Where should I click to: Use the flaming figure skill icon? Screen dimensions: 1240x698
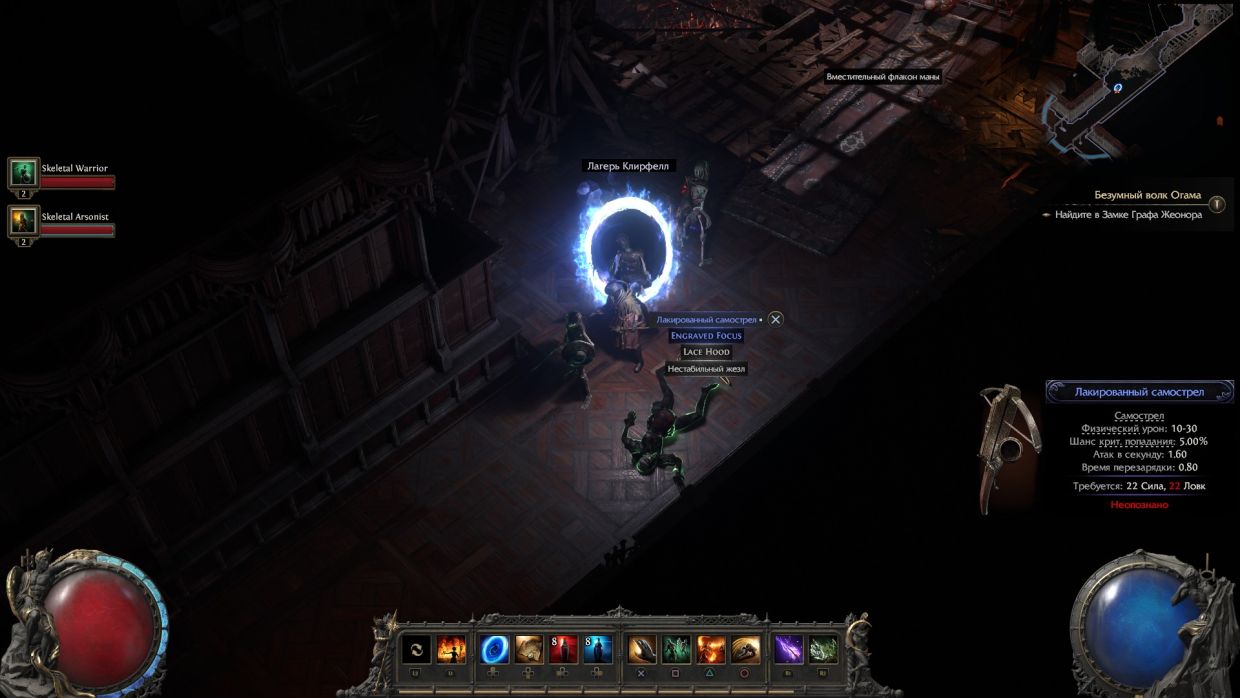coord(451,650)
